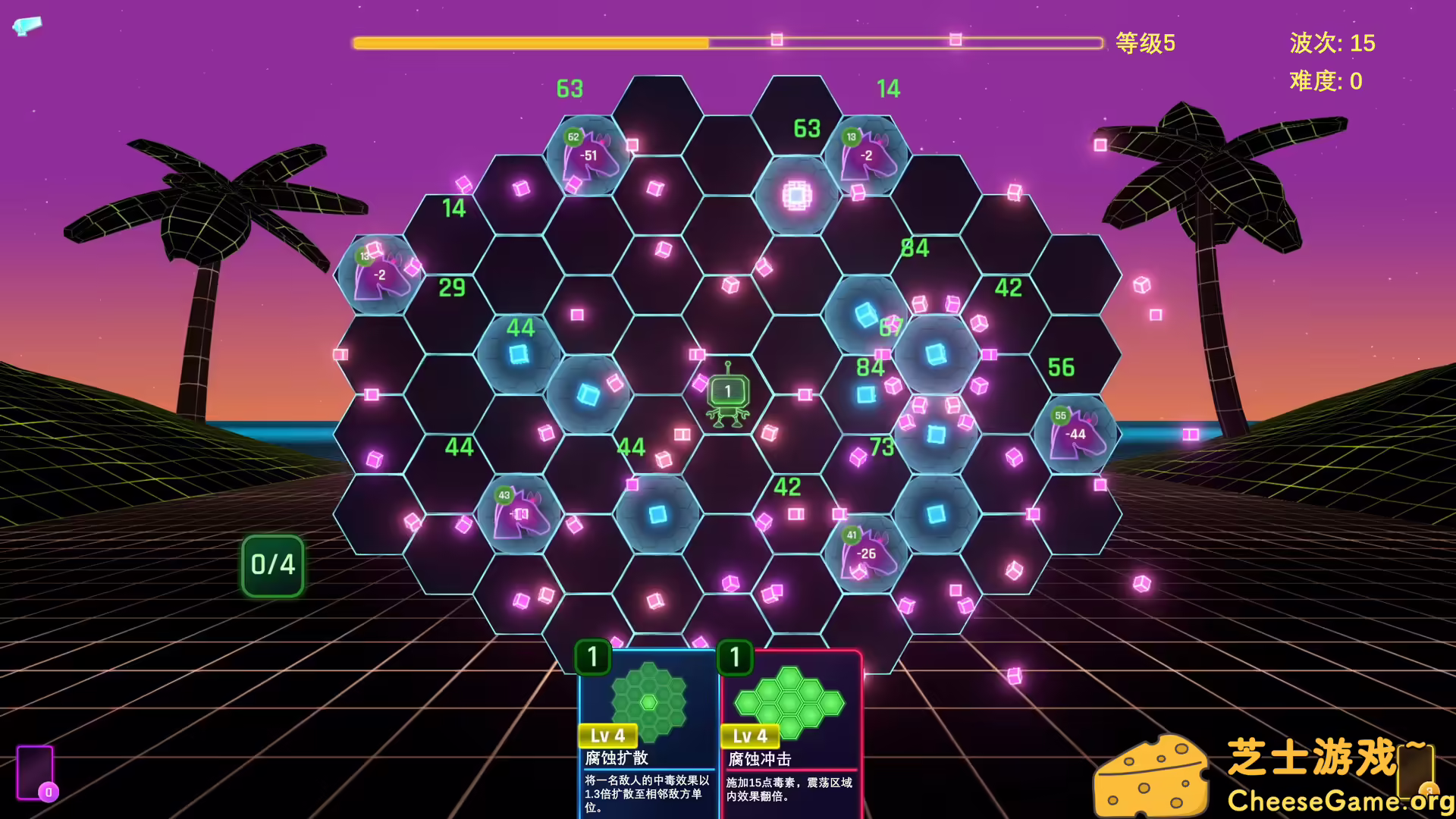Select the 腐蚀冲击 Lv 4 card
Image resolution: width=1456 pixels, height=819 pixels.
tap(791, 728)
